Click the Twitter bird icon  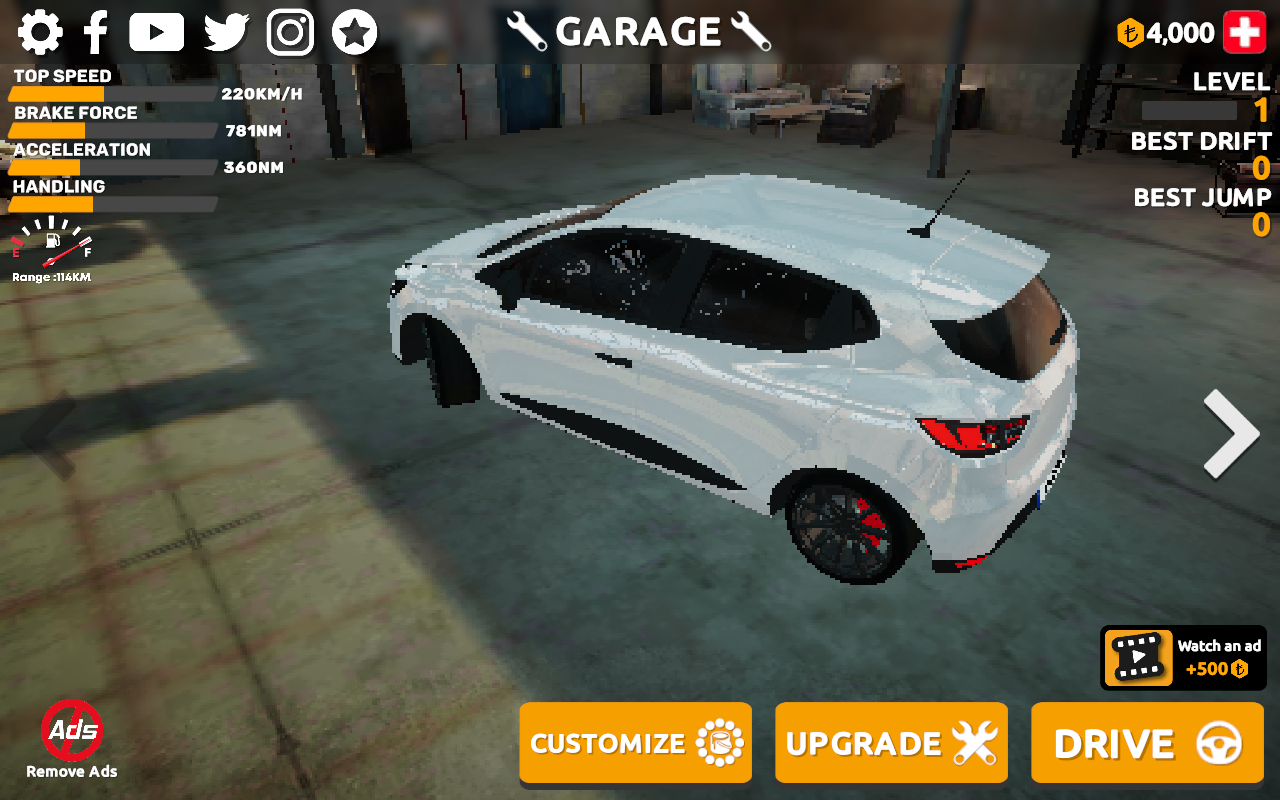tap(226, 33)
